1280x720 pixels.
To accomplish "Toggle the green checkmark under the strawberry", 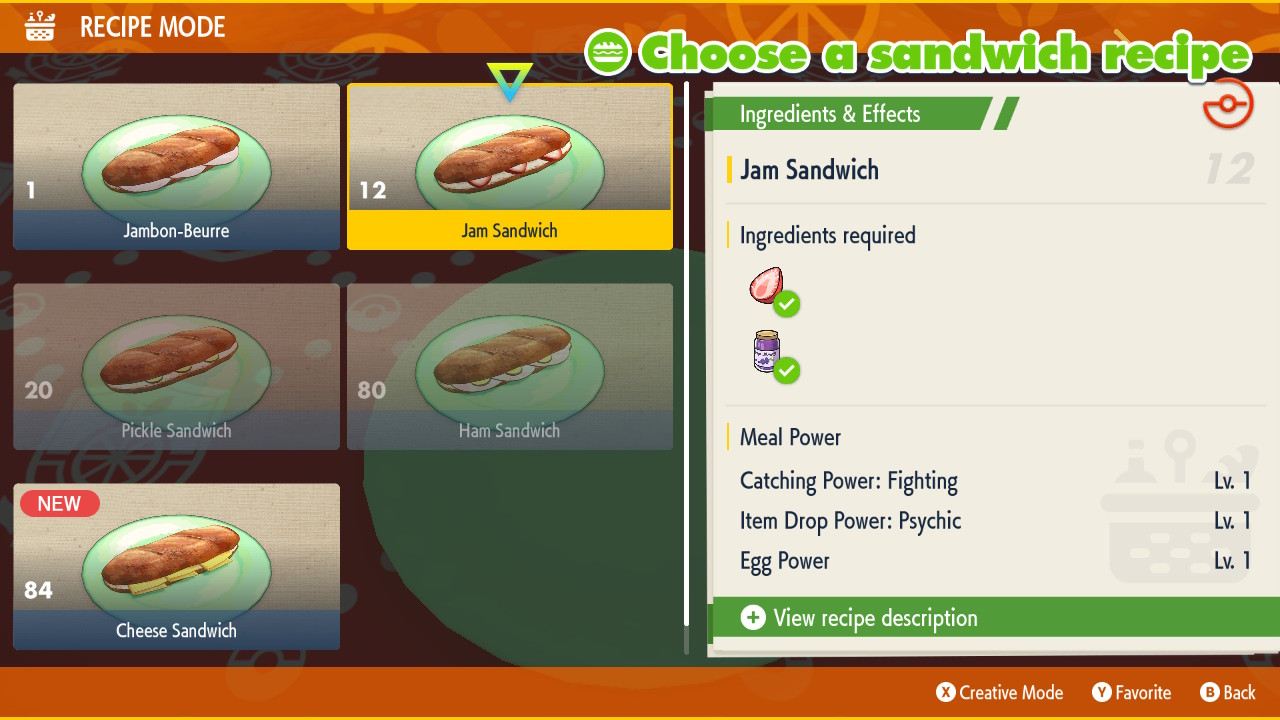I will tap(787, 304).
